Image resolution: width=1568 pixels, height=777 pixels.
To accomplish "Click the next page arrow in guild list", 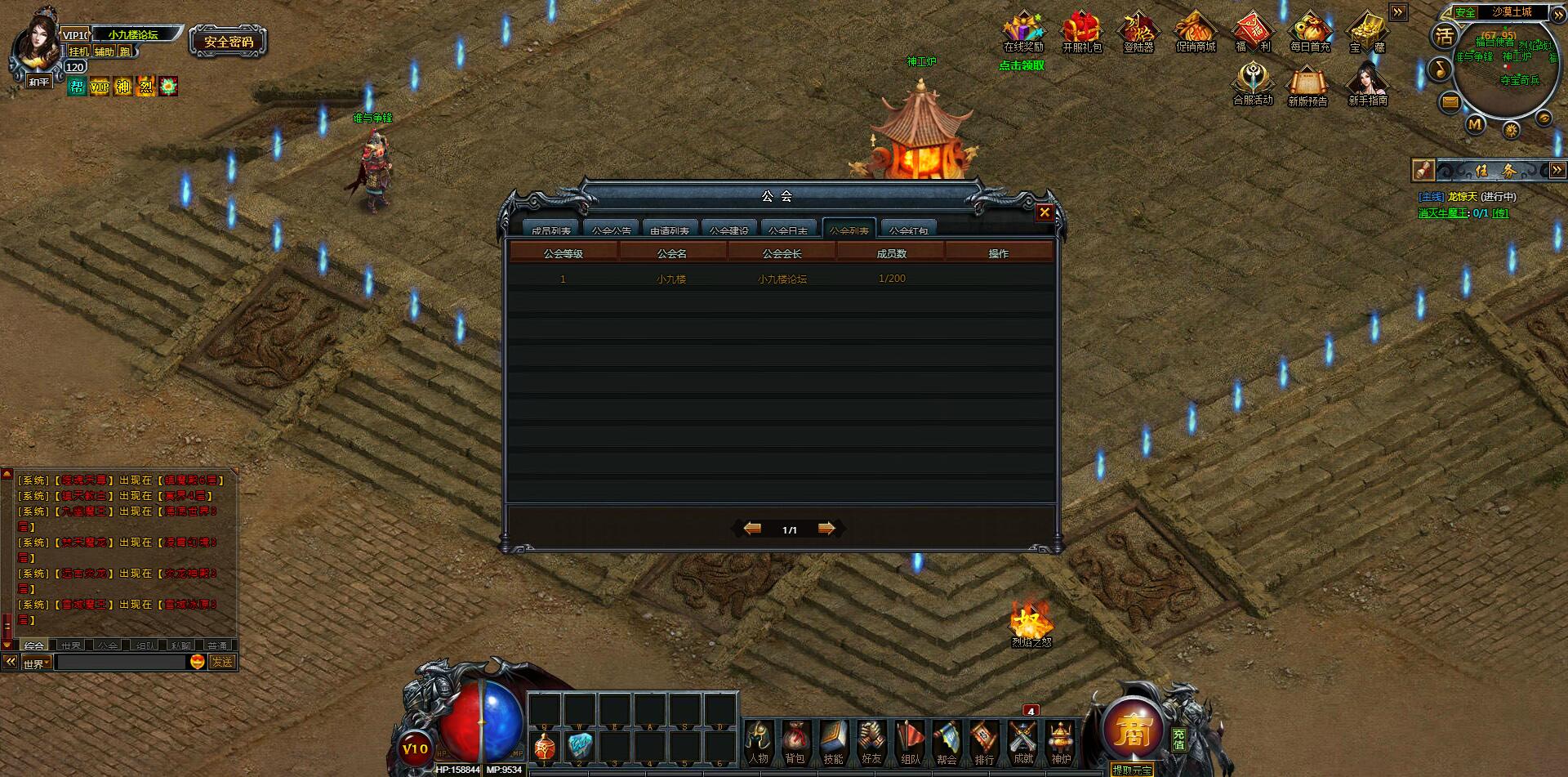I will click(826, 529).
